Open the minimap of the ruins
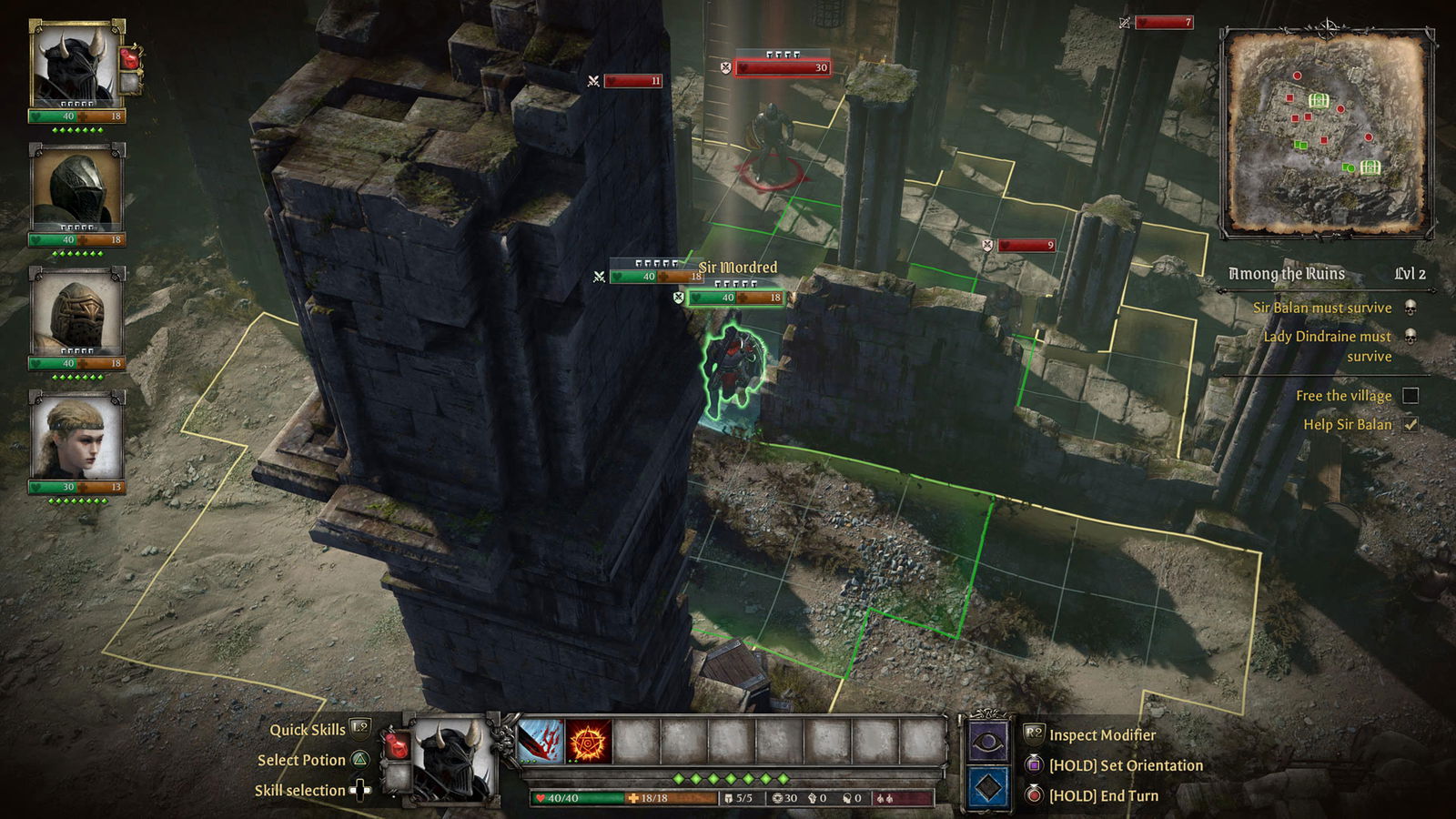 (1326, 132)
